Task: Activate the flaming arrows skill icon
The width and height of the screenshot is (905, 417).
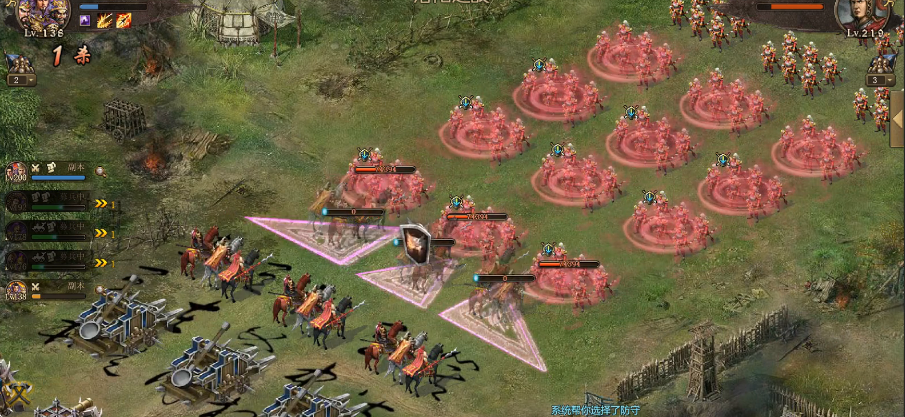Action: [x=104, y=20]
